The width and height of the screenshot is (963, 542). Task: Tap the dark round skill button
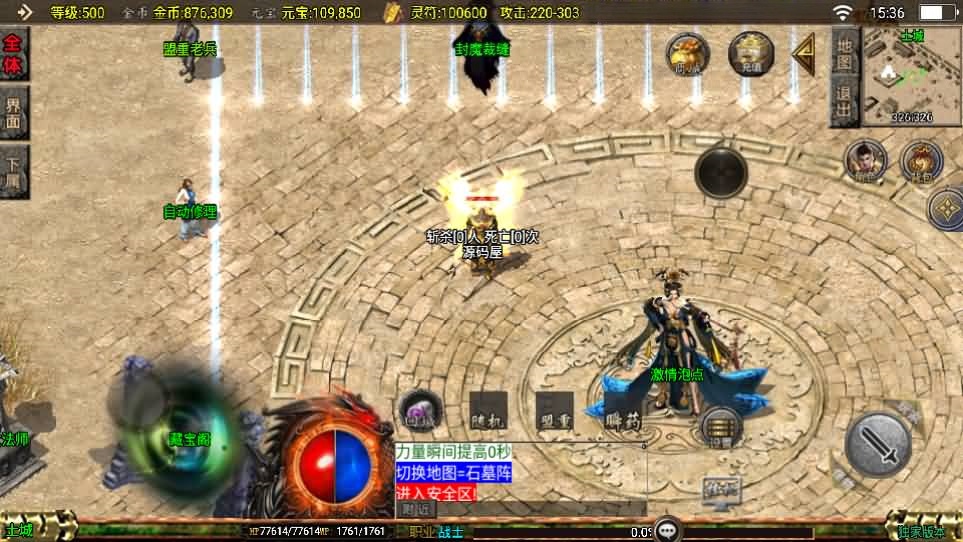point(721,172)
